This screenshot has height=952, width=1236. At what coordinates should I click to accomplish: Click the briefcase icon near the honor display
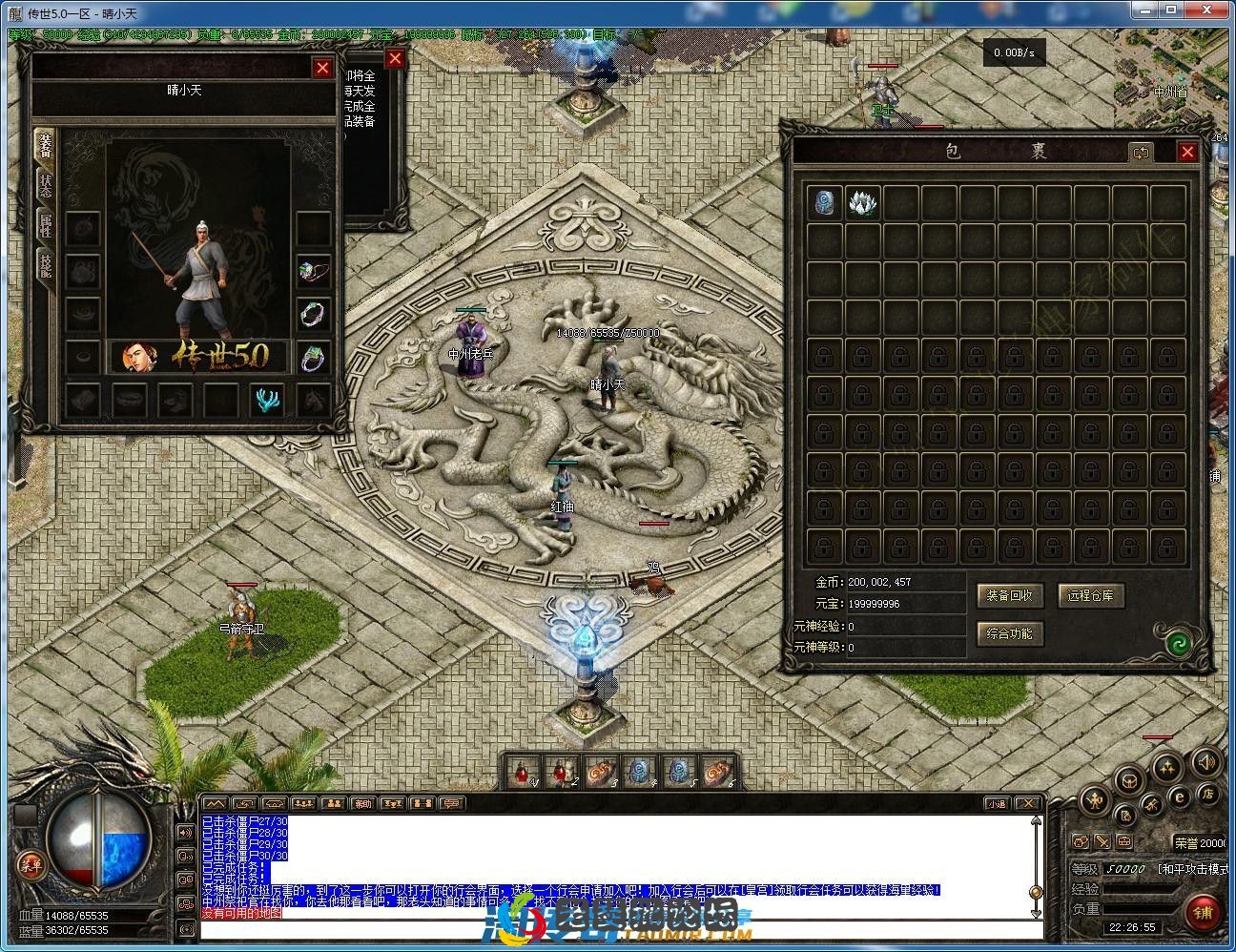[1124, 841]
